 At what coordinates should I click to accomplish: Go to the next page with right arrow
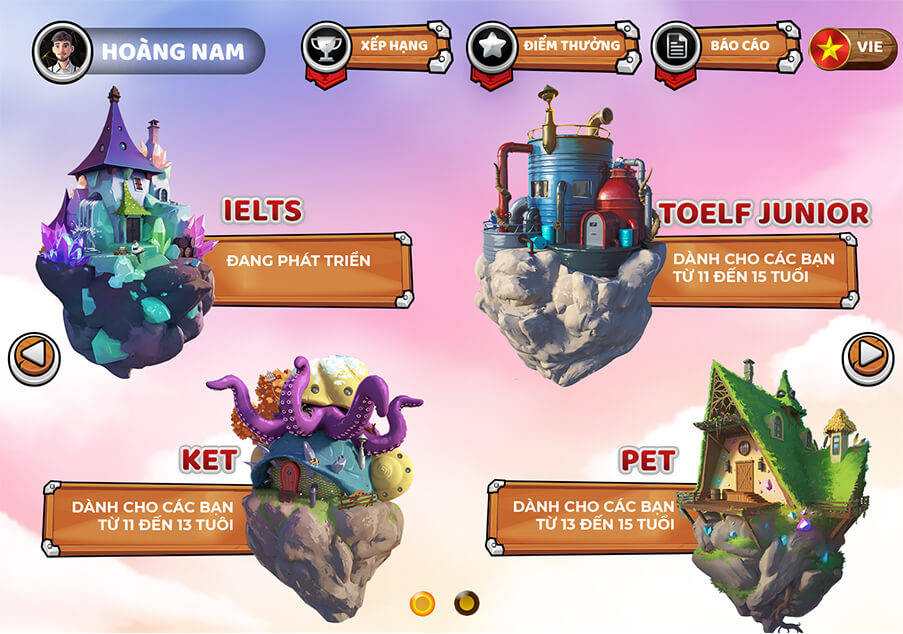coord(867,357)
